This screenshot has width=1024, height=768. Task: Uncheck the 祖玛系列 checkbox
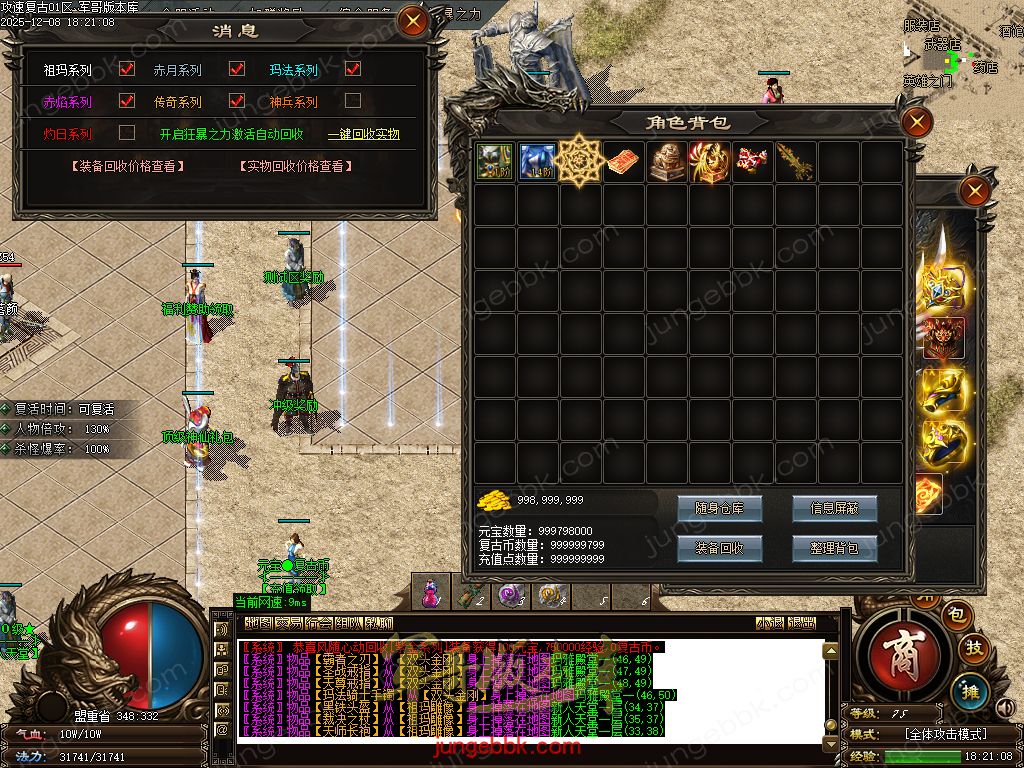(127, 69)
